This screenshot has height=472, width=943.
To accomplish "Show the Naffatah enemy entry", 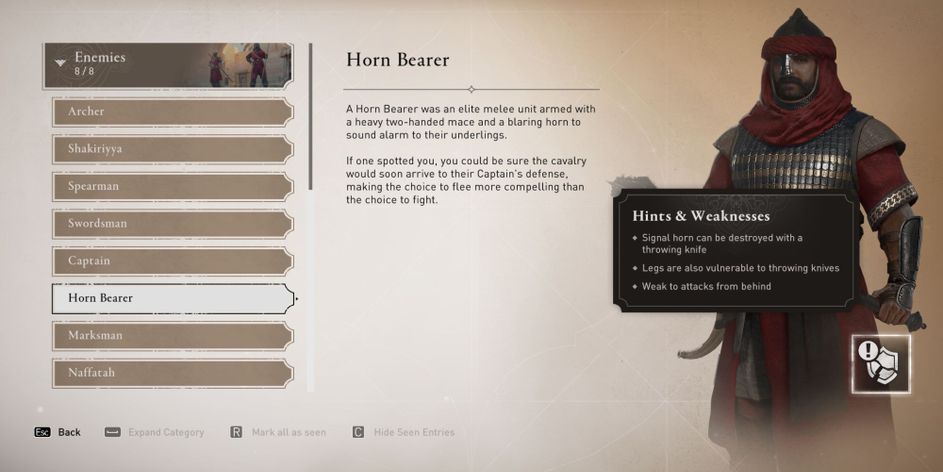I will (x=172, y=372).
